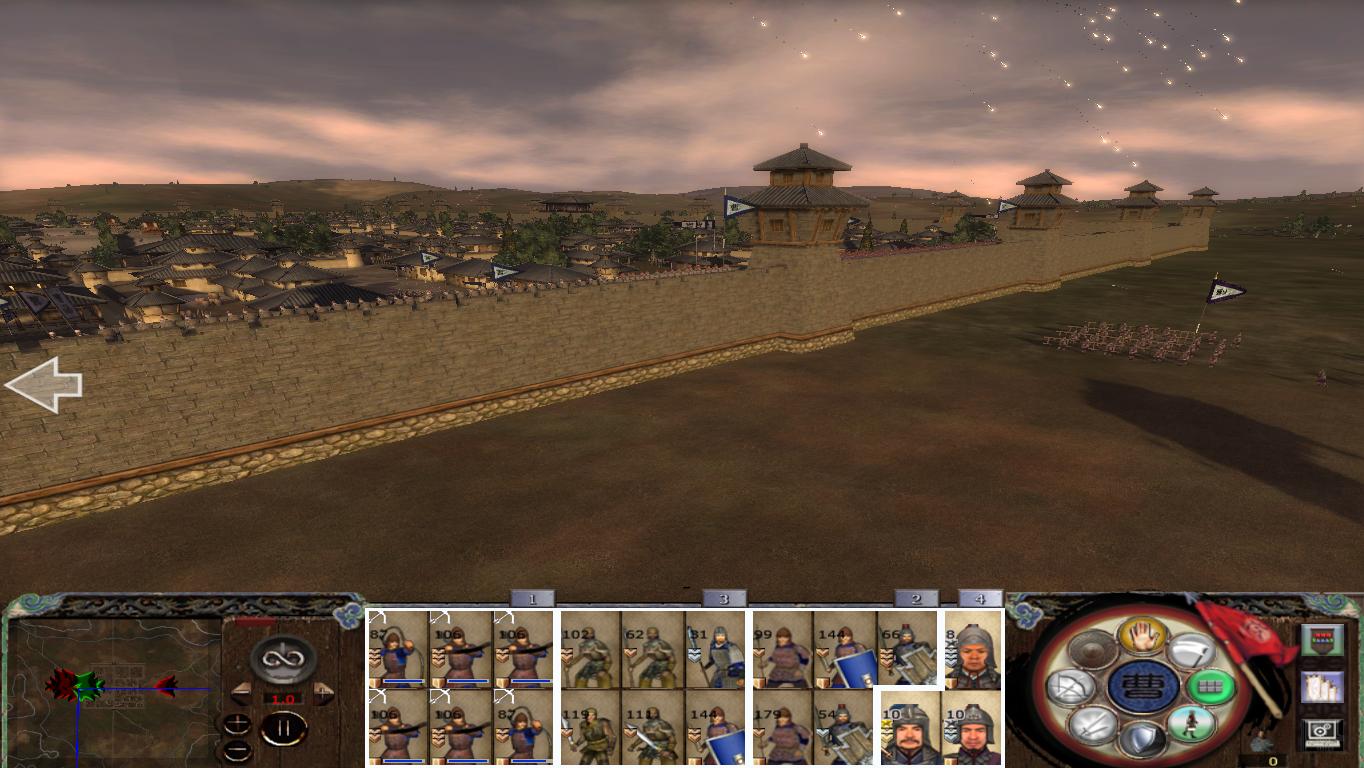Toggle run mode with the soldier icon
1364x768 pixels.
1192,725
